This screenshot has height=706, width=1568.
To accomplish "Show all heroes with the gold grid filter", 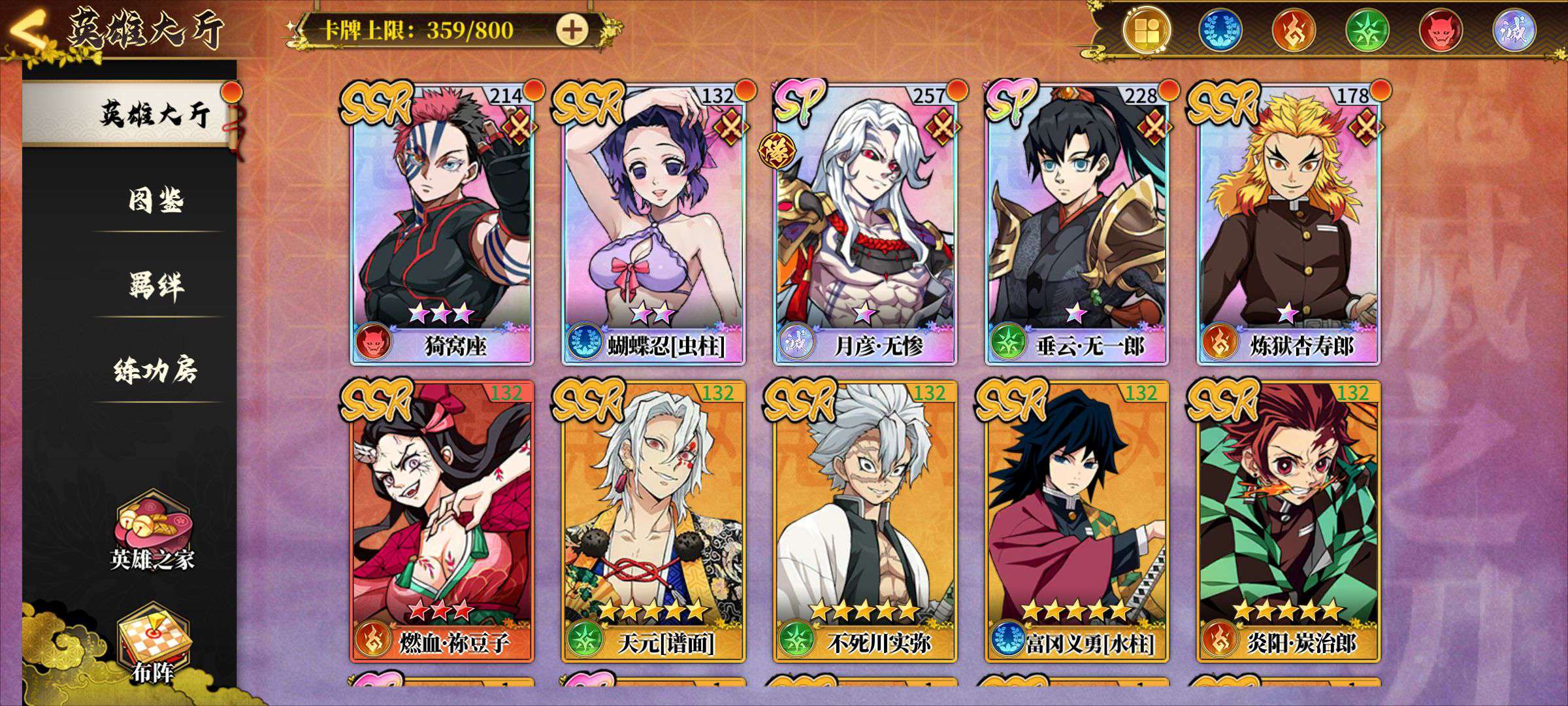I will point(1147,31).
